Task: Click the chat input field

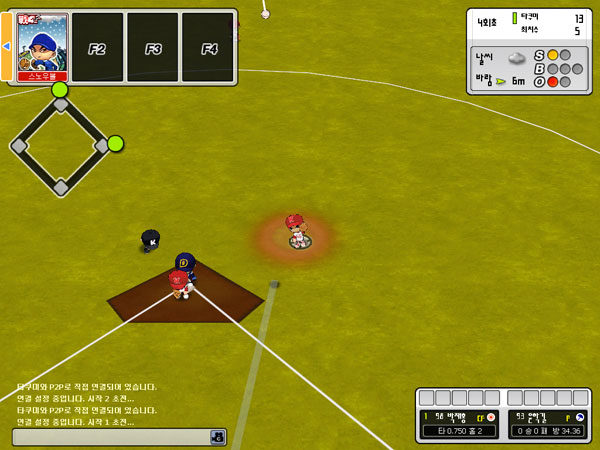Action: tap(110, 437)
